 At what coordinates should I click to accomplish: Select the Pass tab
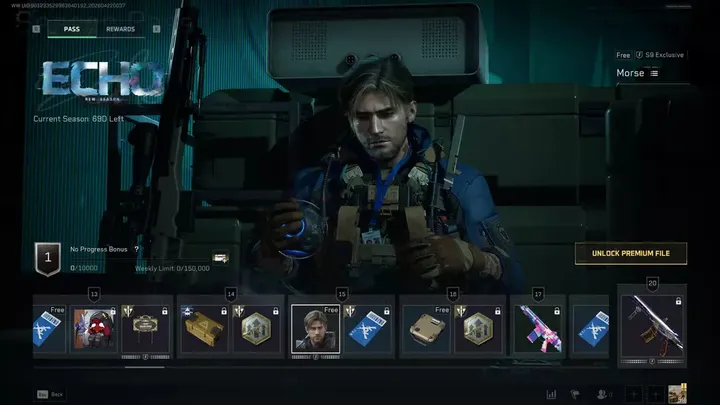(x=72, y=29)
